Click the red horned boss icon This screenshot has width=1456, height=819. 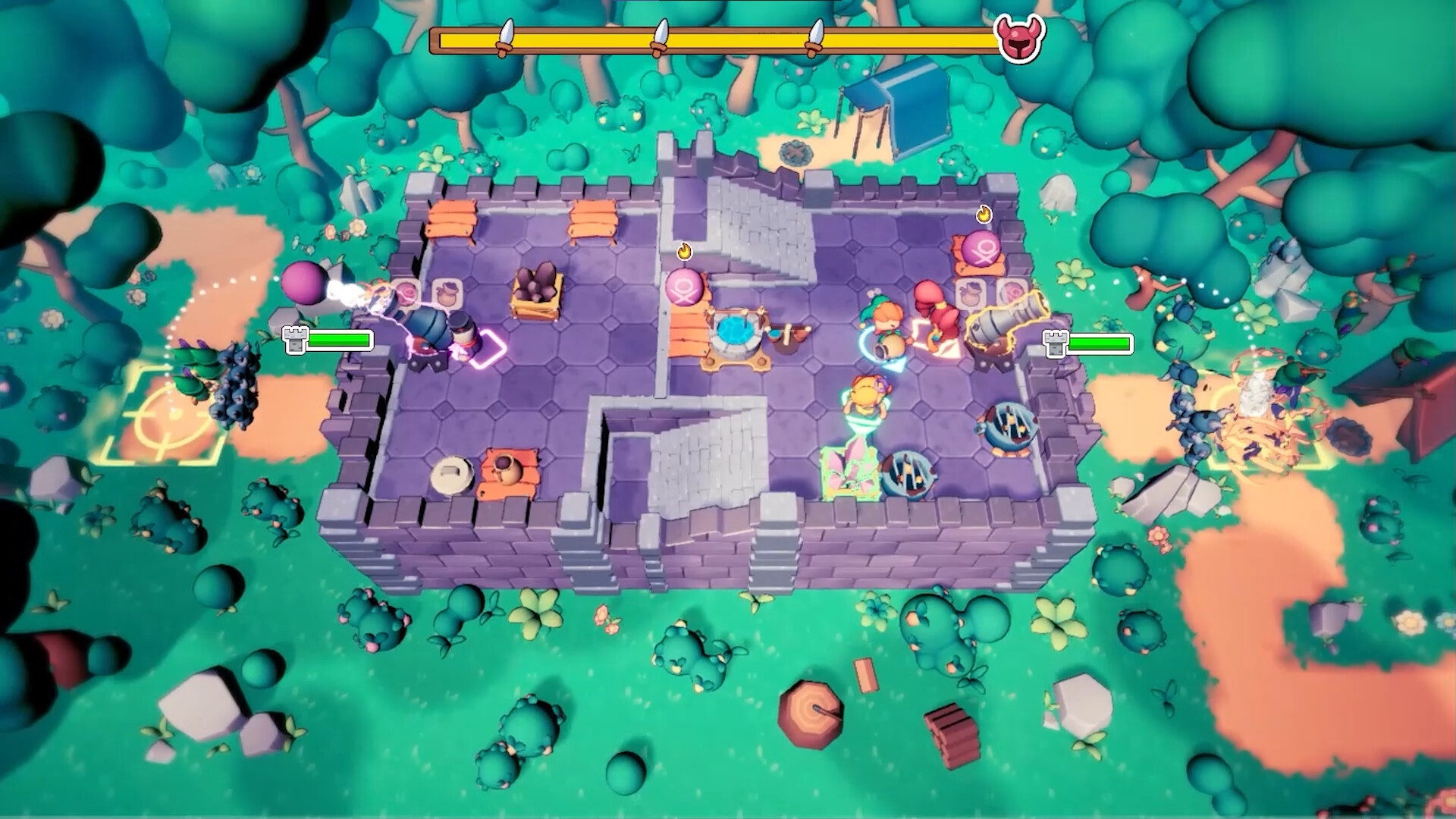tap(1020, 38)
